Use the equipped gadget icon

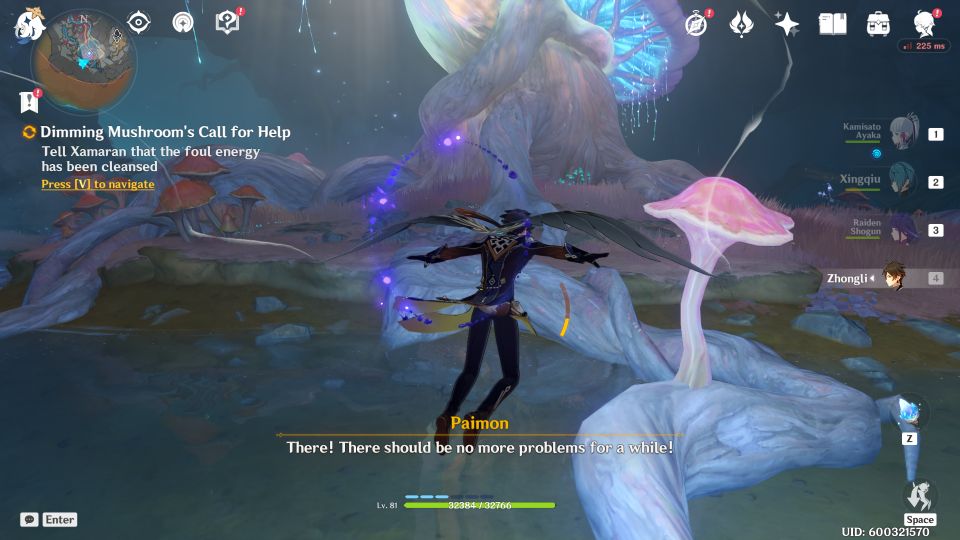click(x=910, y=411)
